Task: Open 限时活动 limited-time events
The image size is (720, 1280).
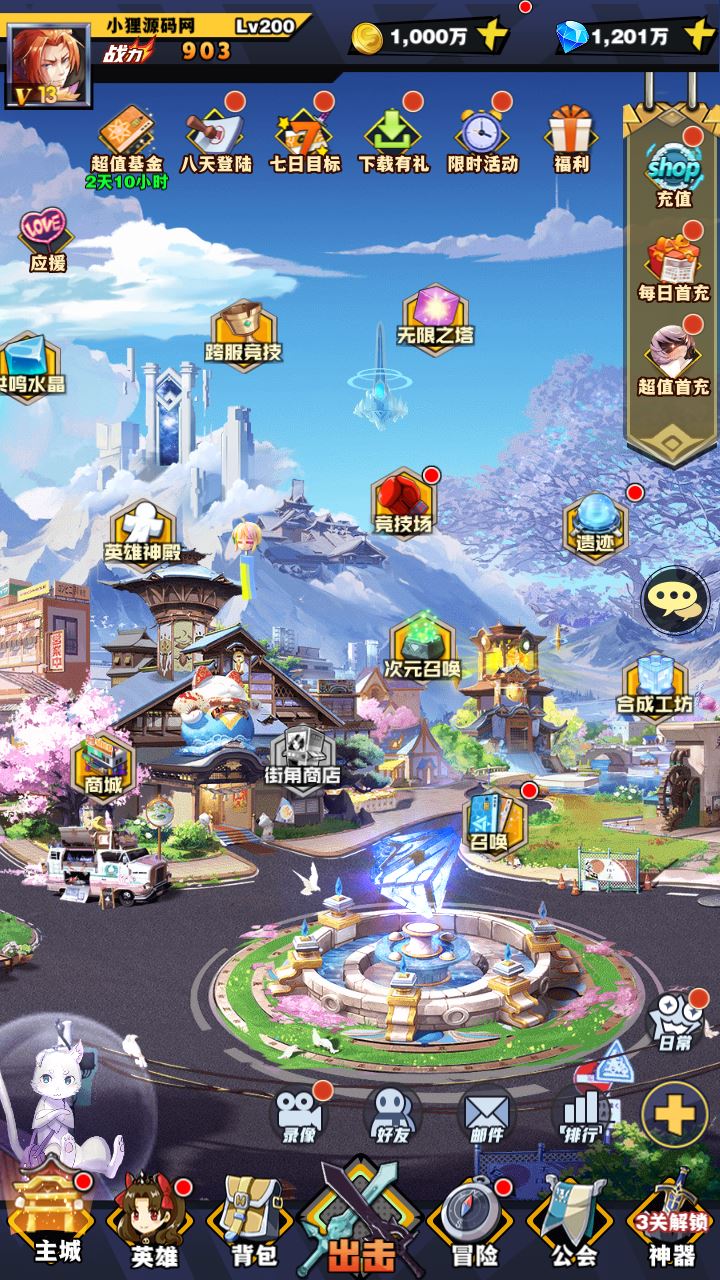Action: [482, 140]
